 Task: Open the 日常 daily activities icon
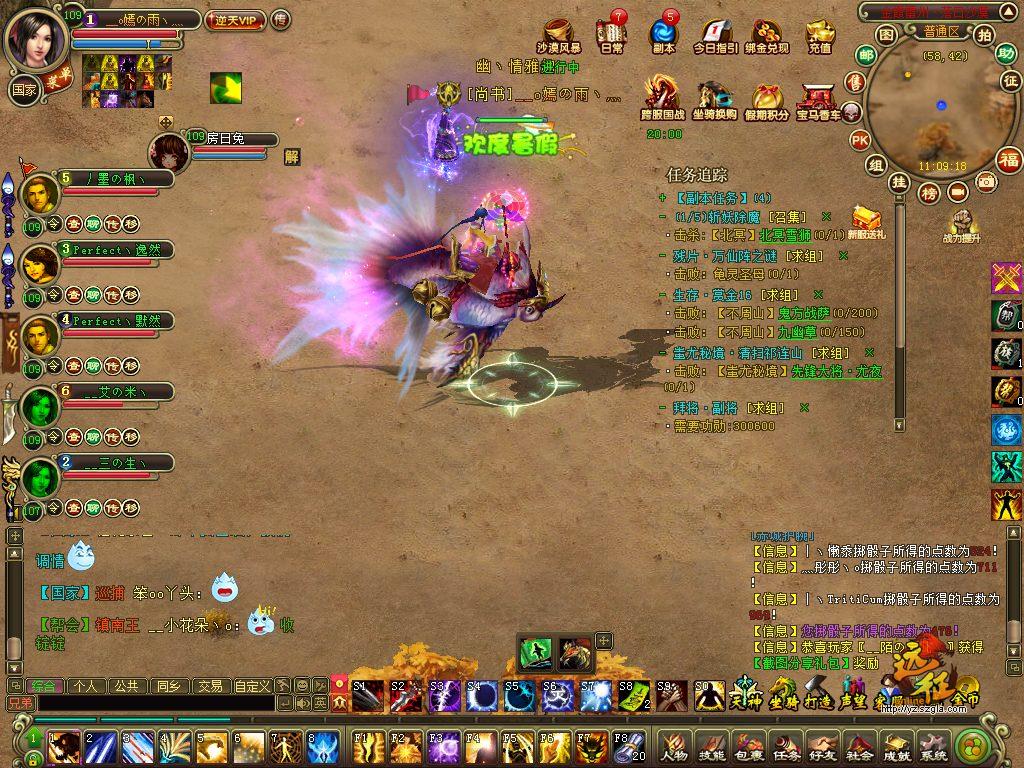coord(611,35)
